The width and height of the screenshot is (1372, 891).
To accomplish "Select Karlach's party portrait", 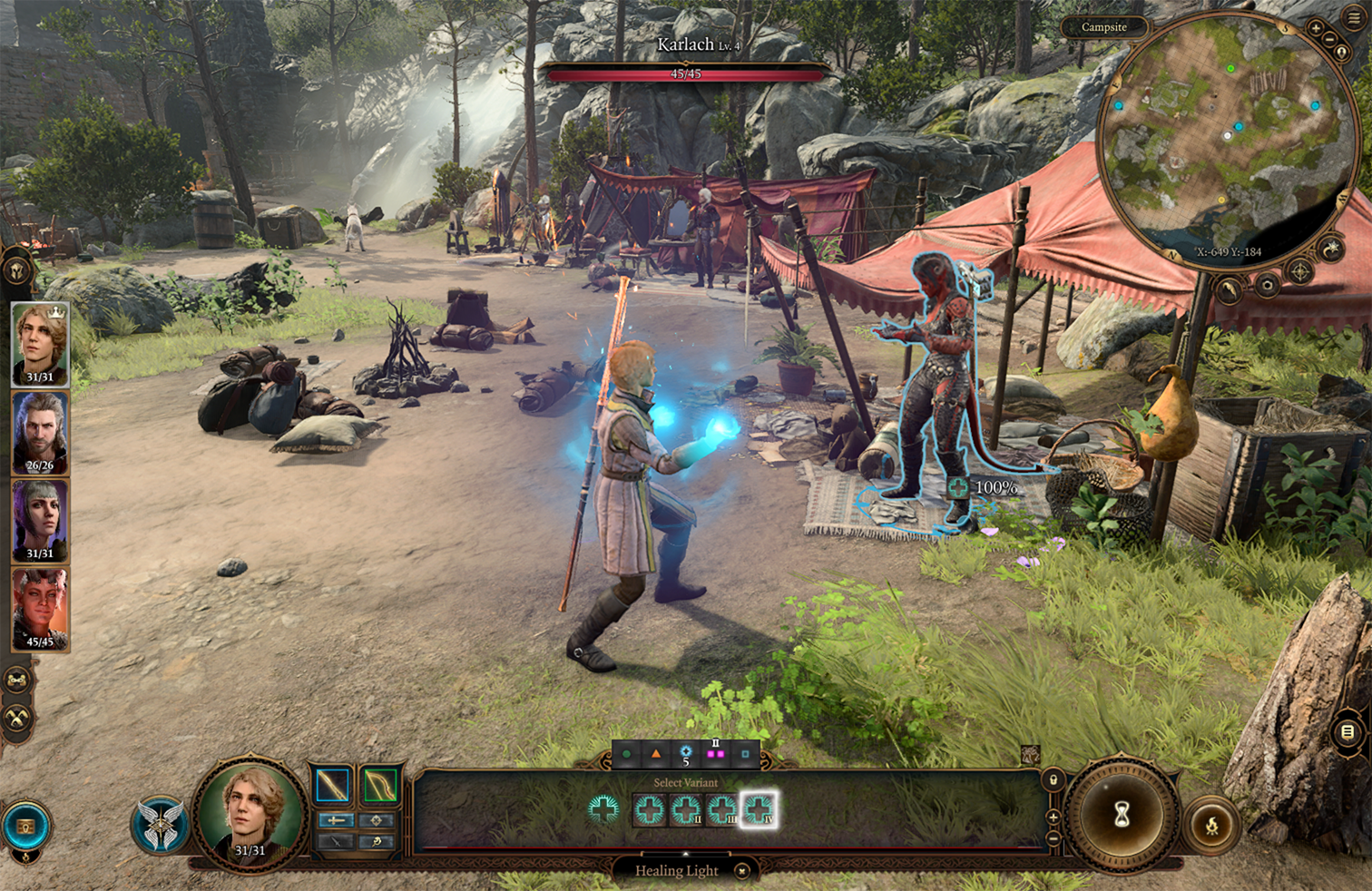I will point(40,610).
